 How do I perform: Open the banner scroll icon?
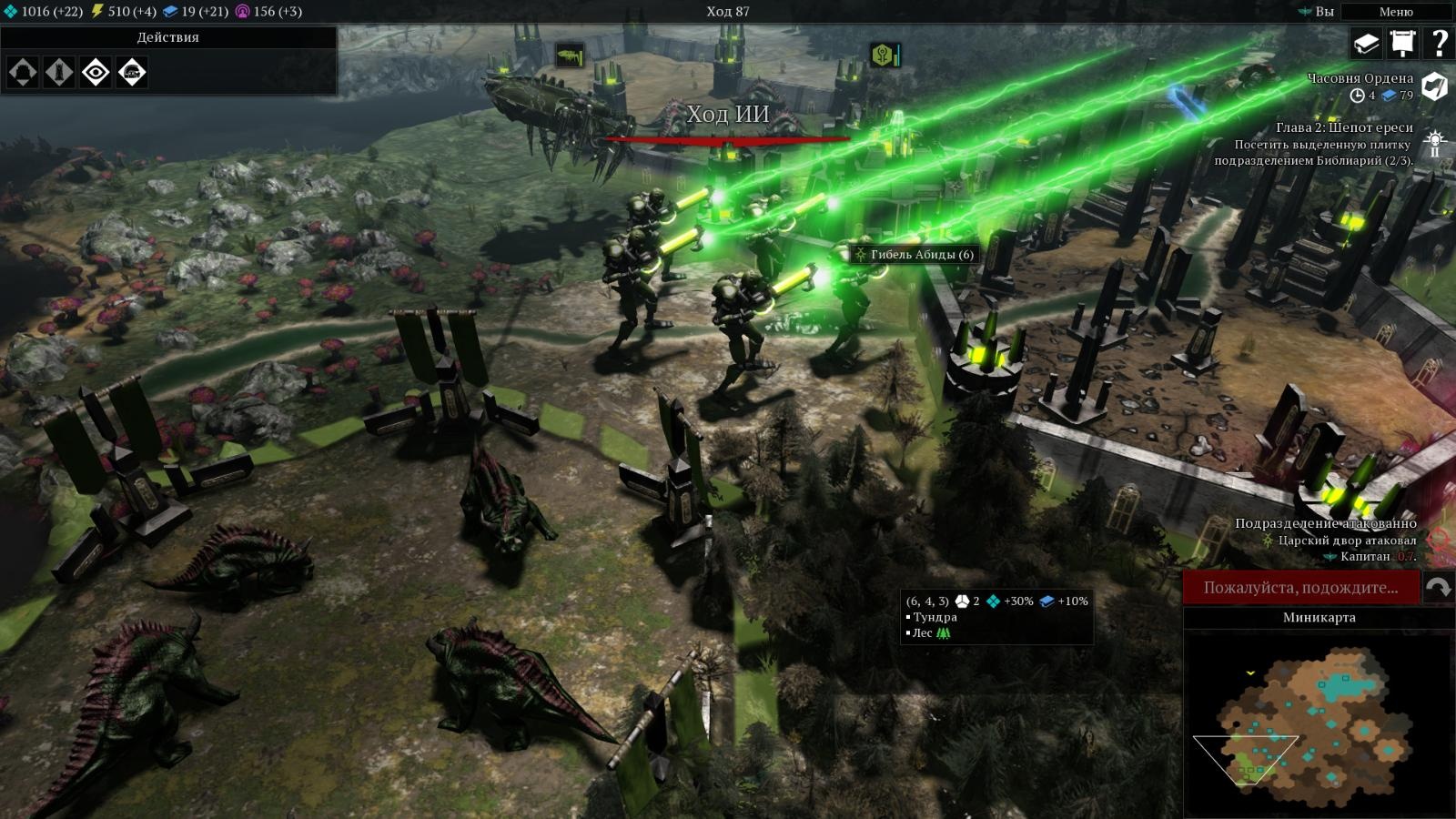[x=1402, y=43]
